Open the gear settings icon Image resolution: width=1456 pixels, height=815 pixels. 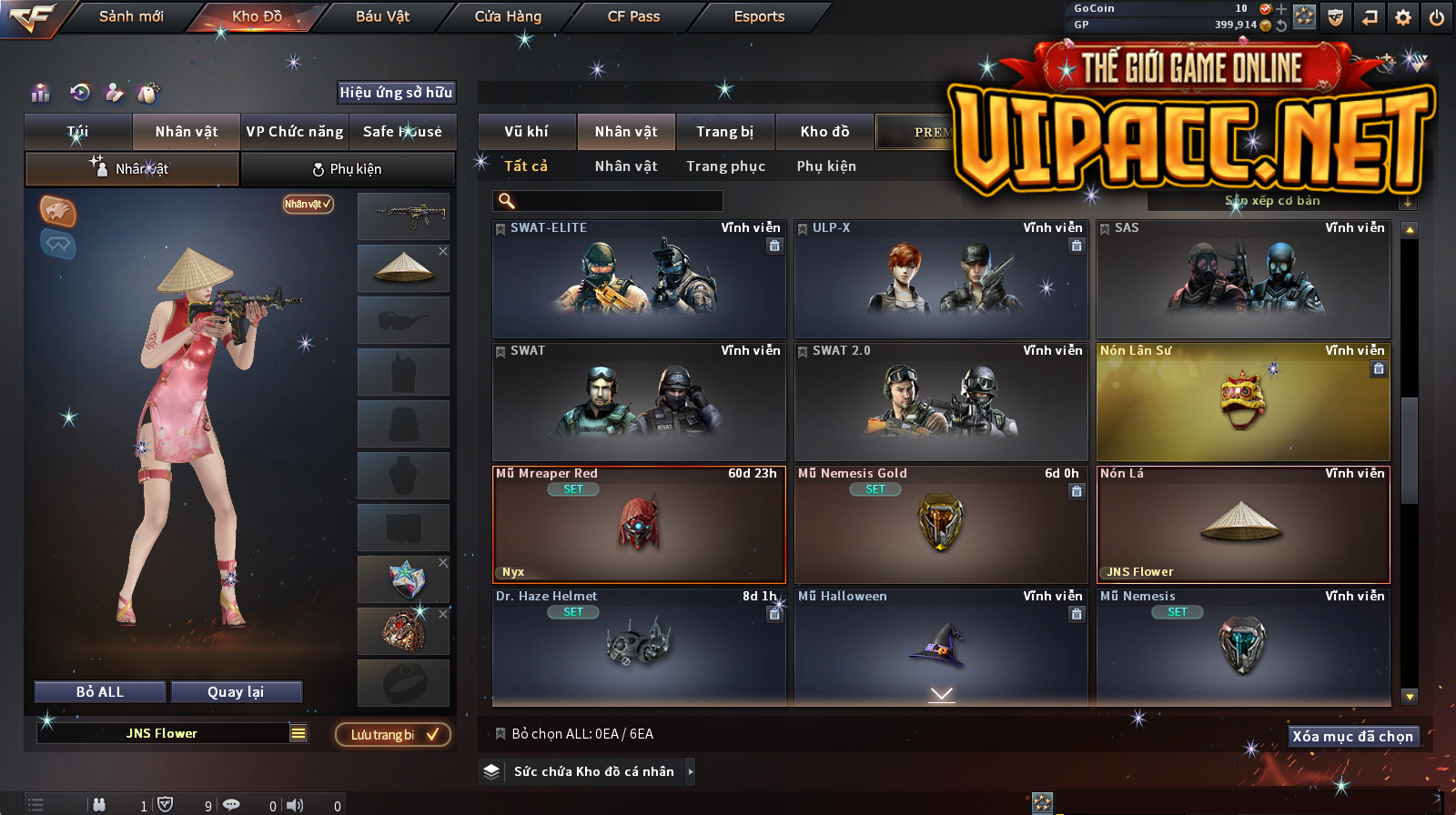1403,17
